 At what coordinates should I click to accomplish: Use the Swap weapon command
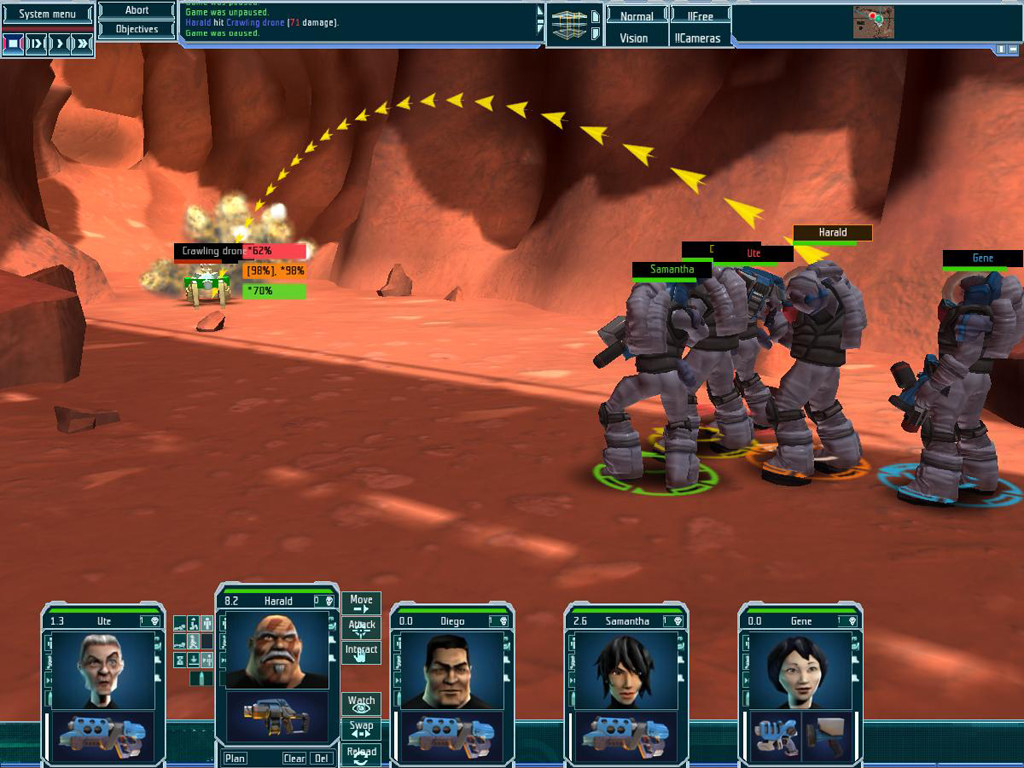pos(361,729)
